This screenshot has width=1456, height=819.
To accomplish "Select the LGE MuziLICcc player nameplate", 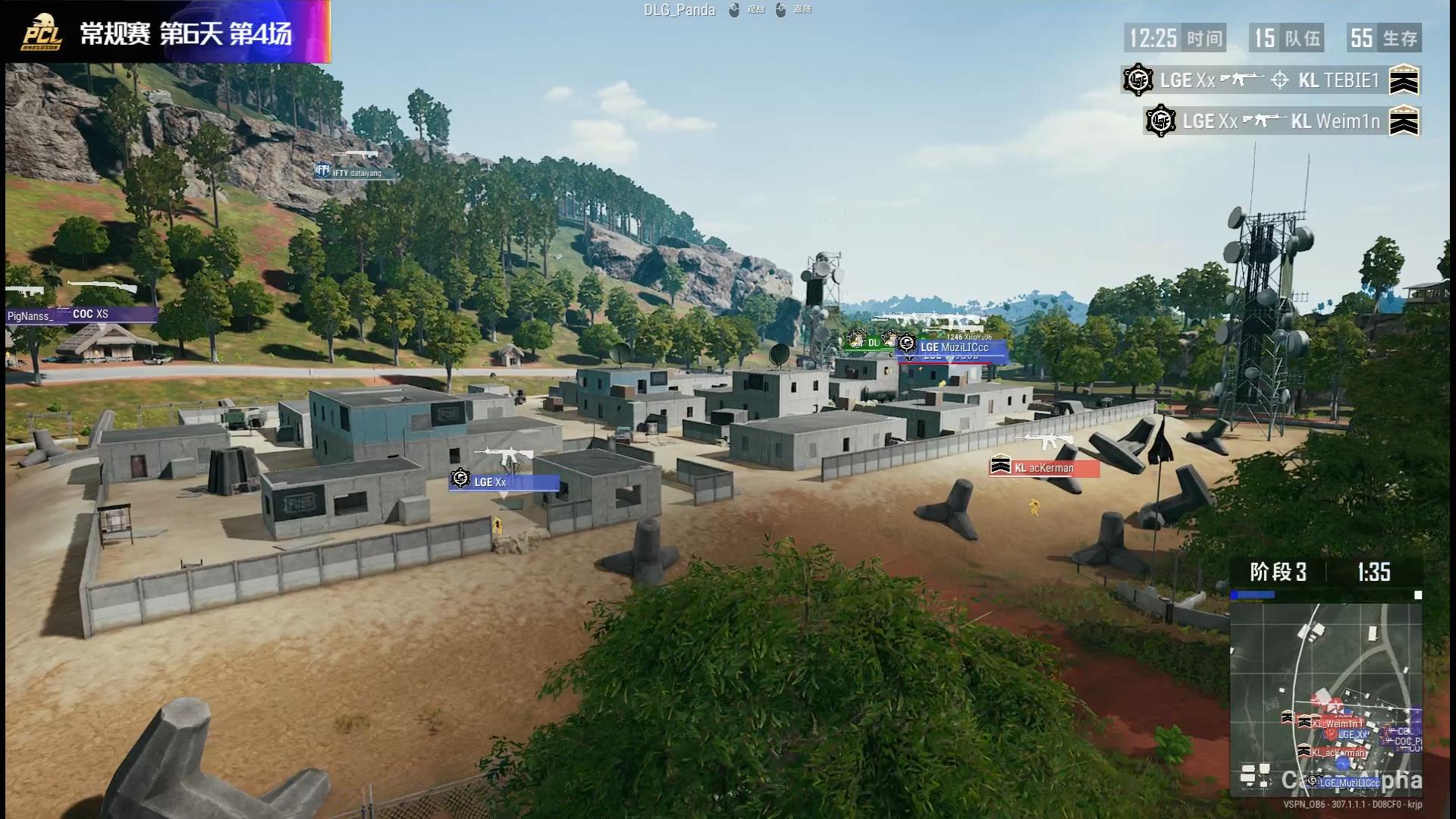I will coord(953,347).
